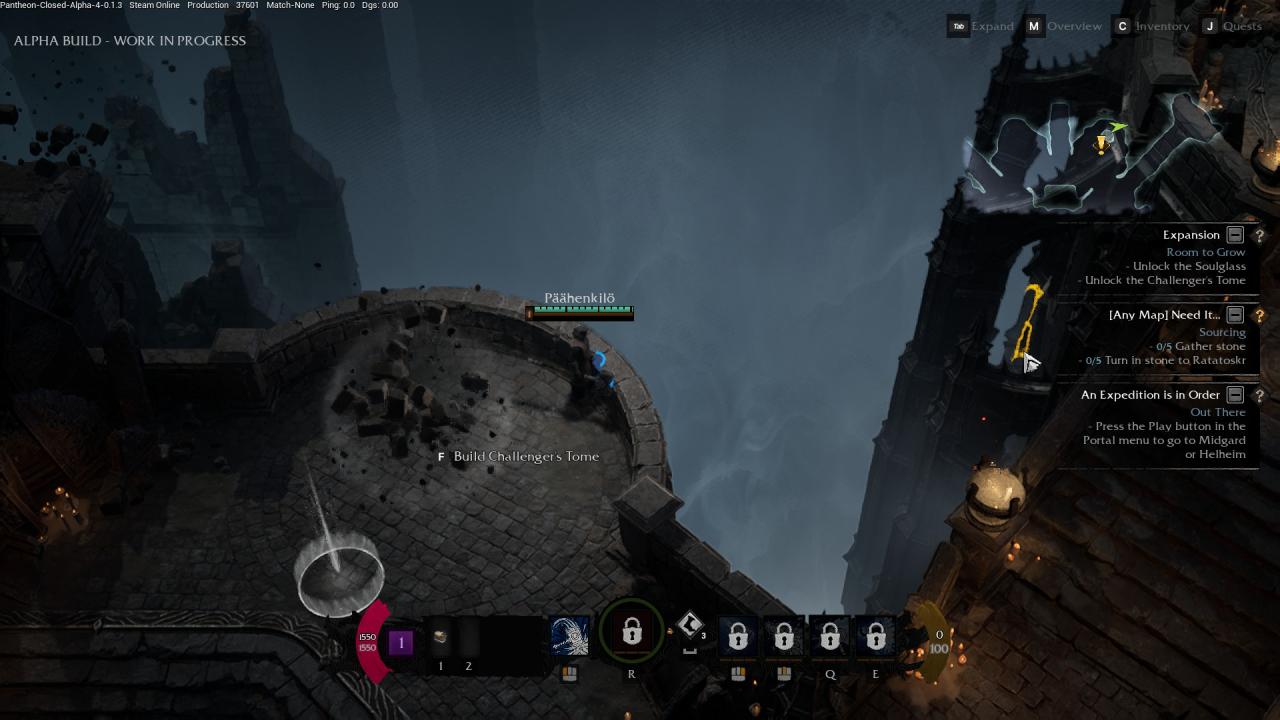Use the item in quick slot 1
This screenshot has height=720, width=1280.
click(x=440, y=637)
